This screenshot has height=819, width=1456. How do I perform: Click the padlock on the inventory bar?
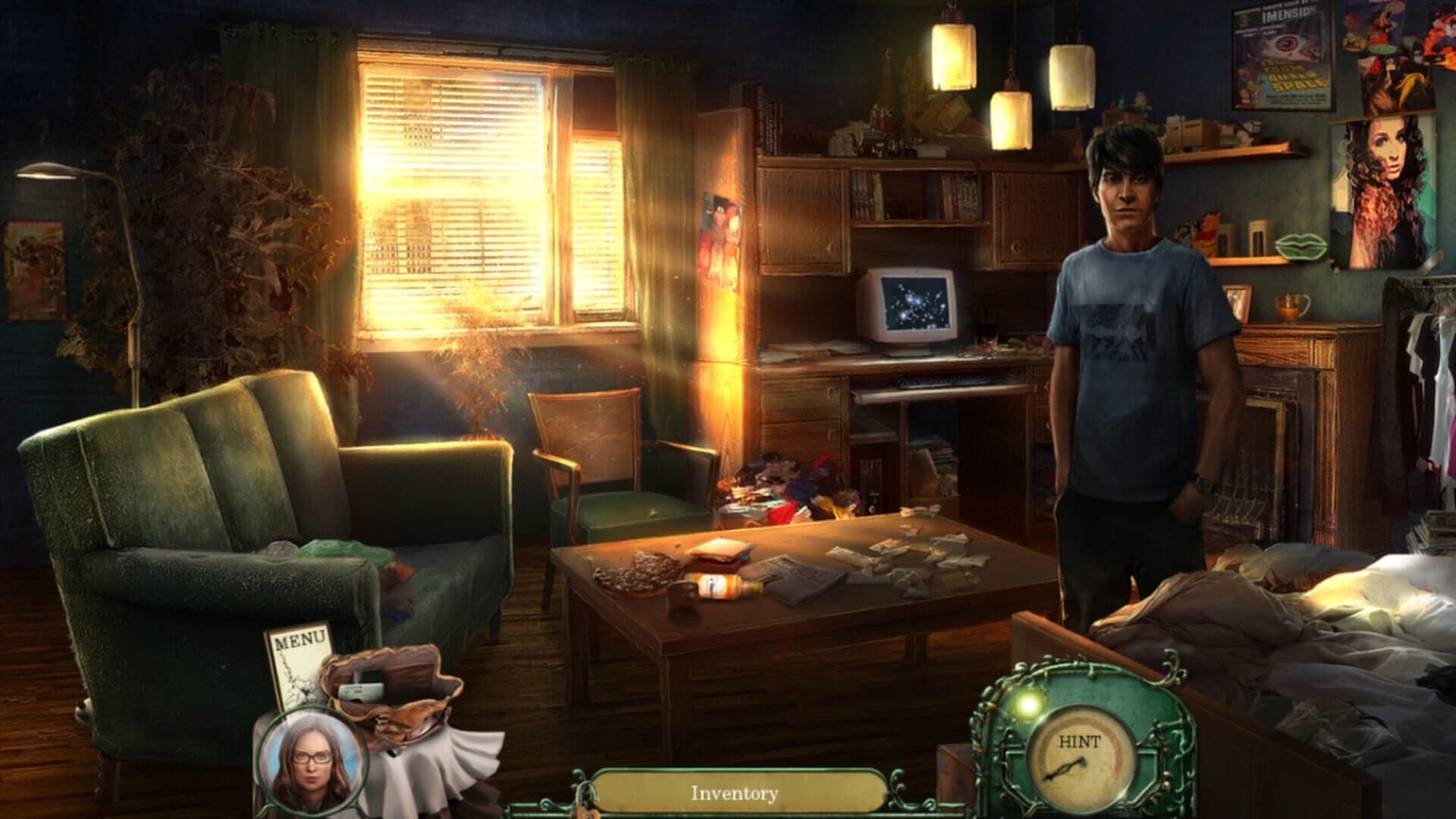coord(584,802)
